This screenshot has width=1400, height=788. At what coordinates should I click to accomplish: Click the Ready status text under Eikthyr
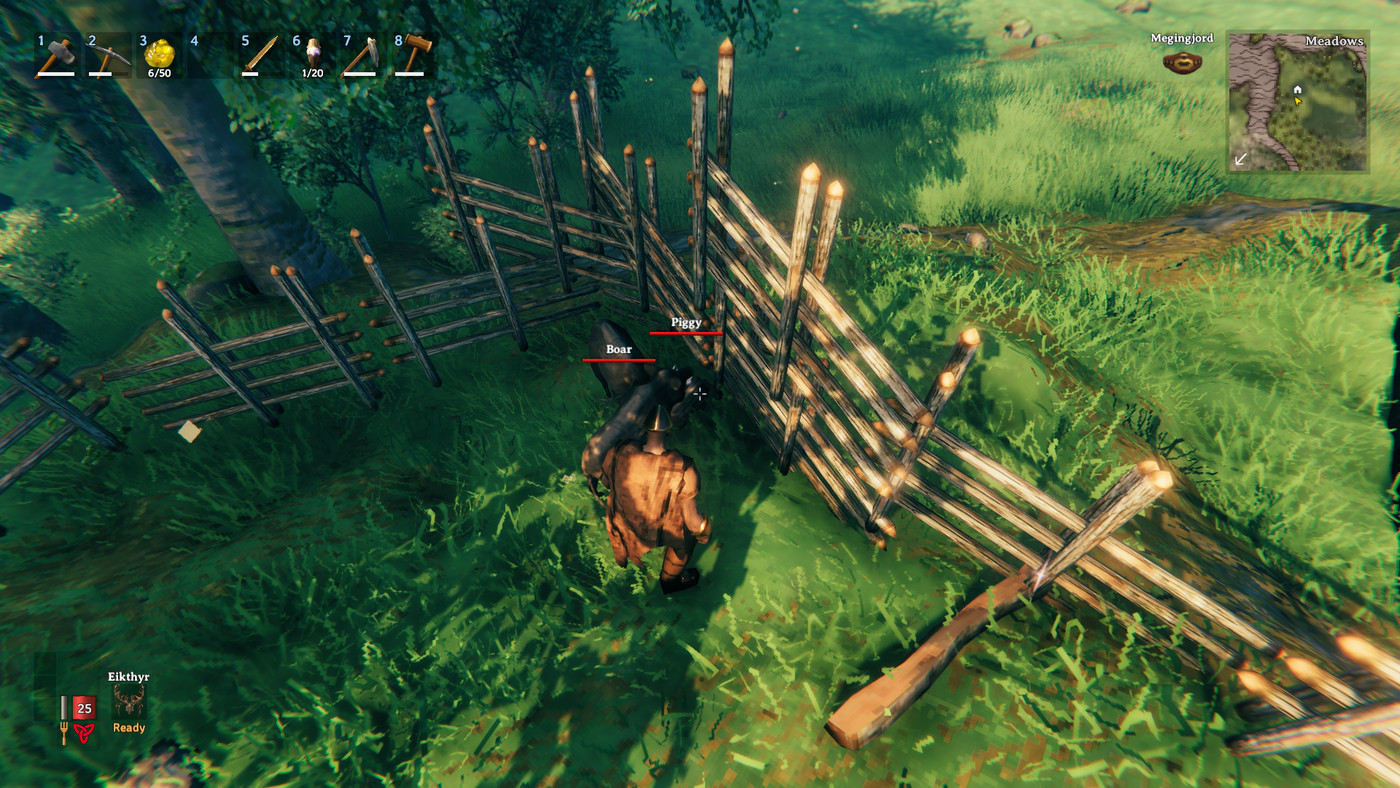pos(127,727)
